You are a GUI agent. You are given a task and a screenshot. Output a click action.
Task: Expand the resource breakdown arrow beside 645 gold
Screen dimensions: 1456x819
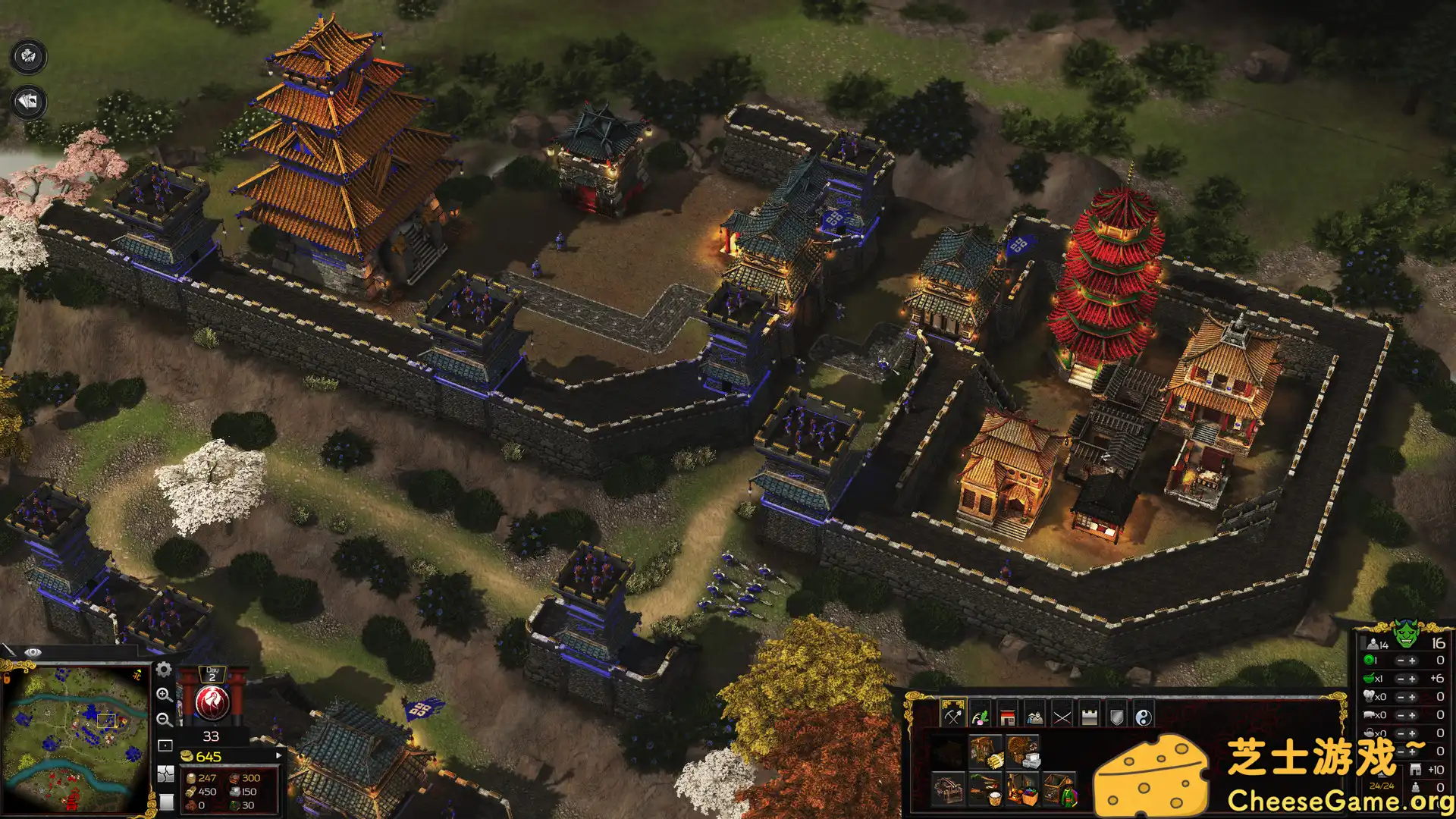click(x=278, y=755)
